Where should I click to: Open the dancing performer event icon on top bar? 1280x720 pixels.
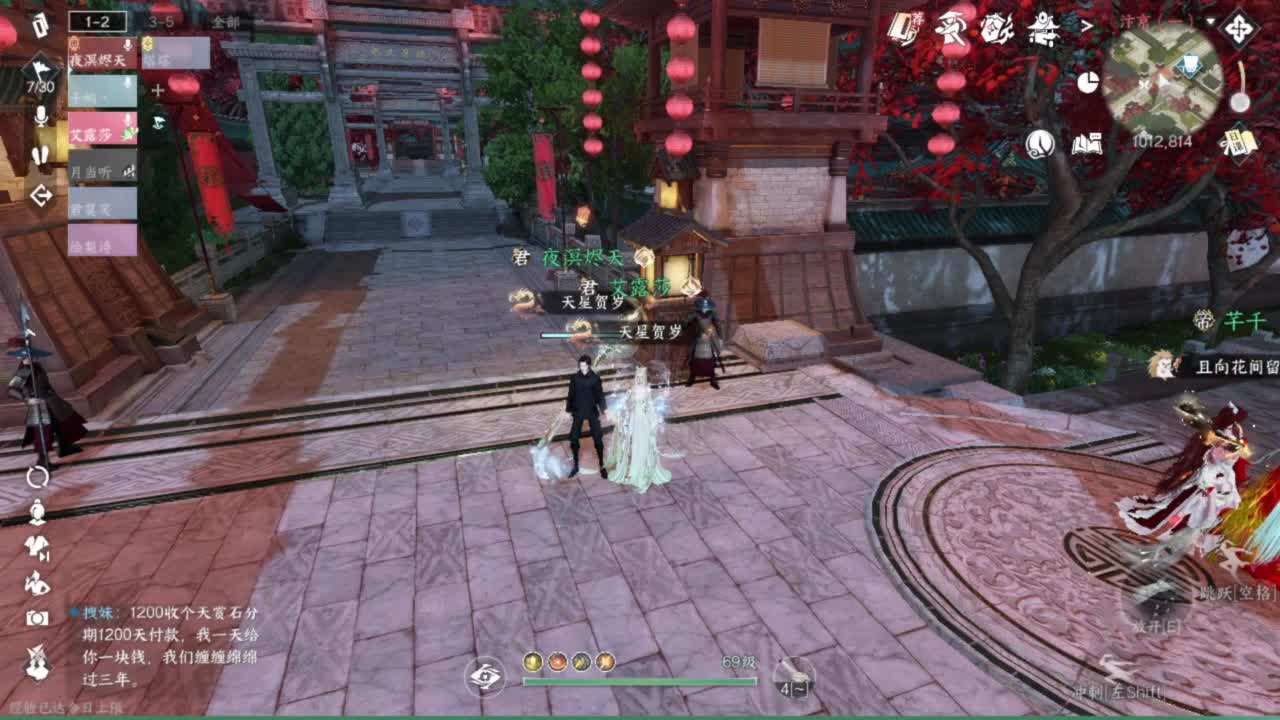coord(952,28)
